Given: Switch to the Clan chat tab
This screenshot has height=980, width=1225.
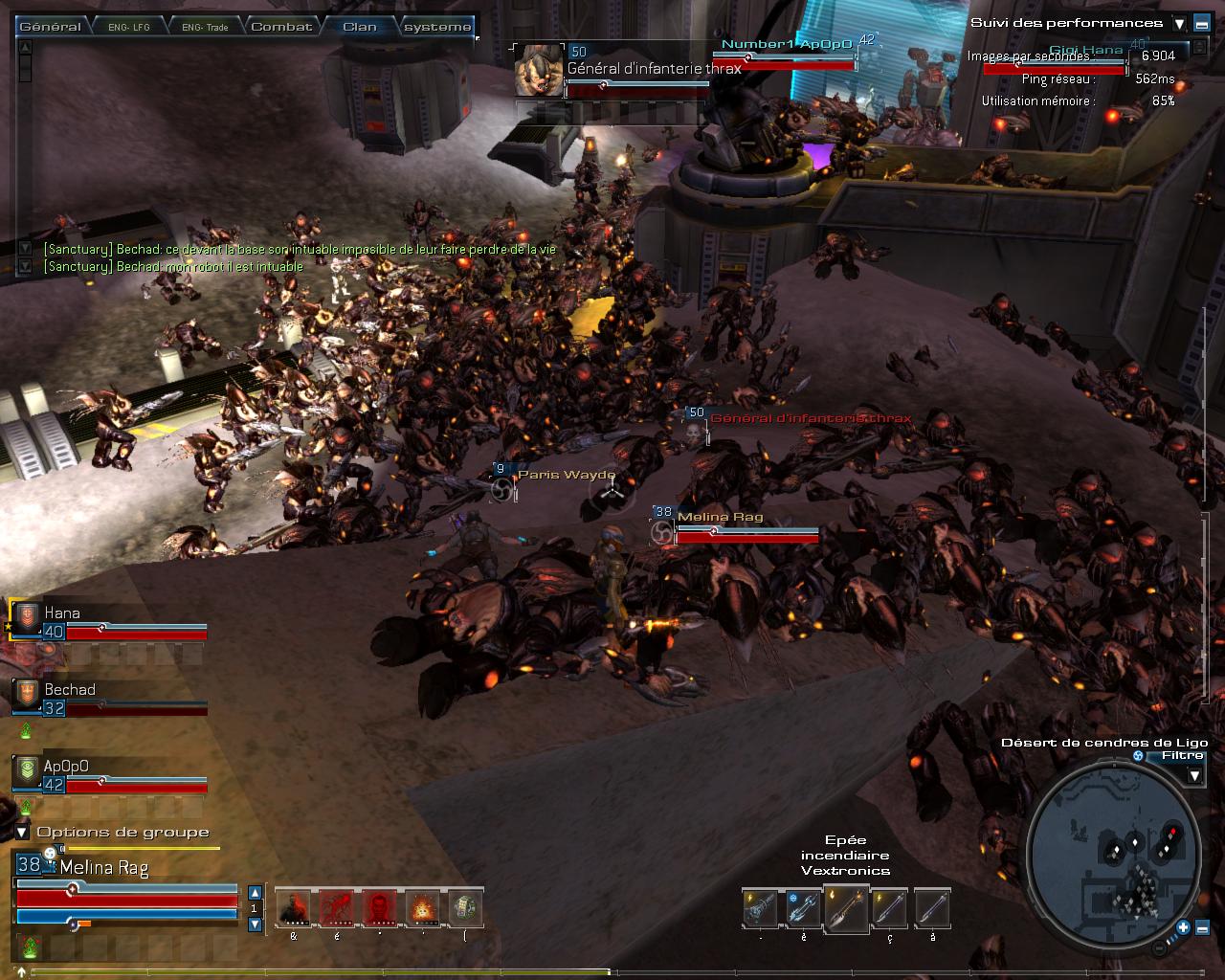Looking at the screenshot, I should point(360,27).
